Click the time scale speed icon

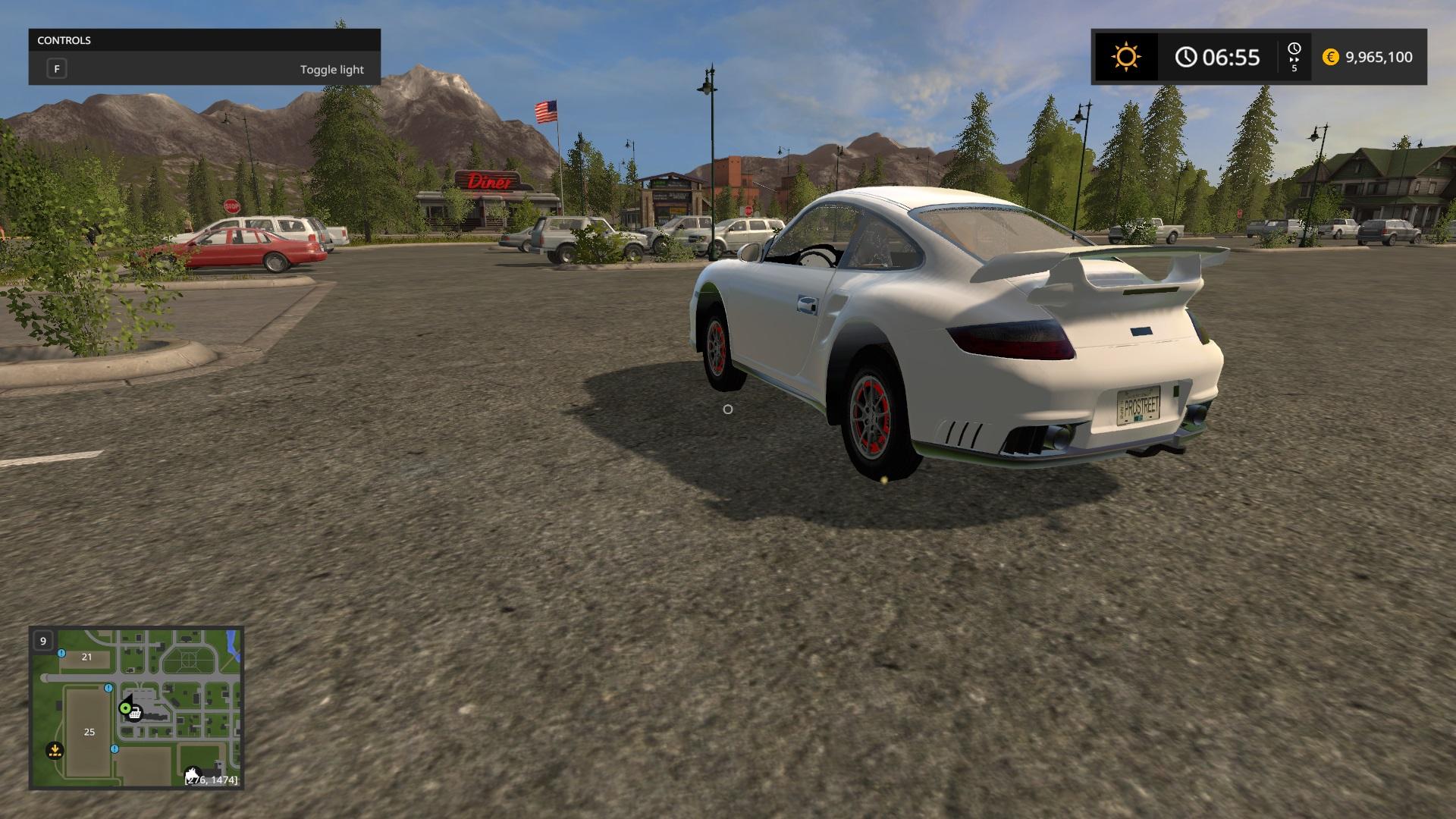1294,57
